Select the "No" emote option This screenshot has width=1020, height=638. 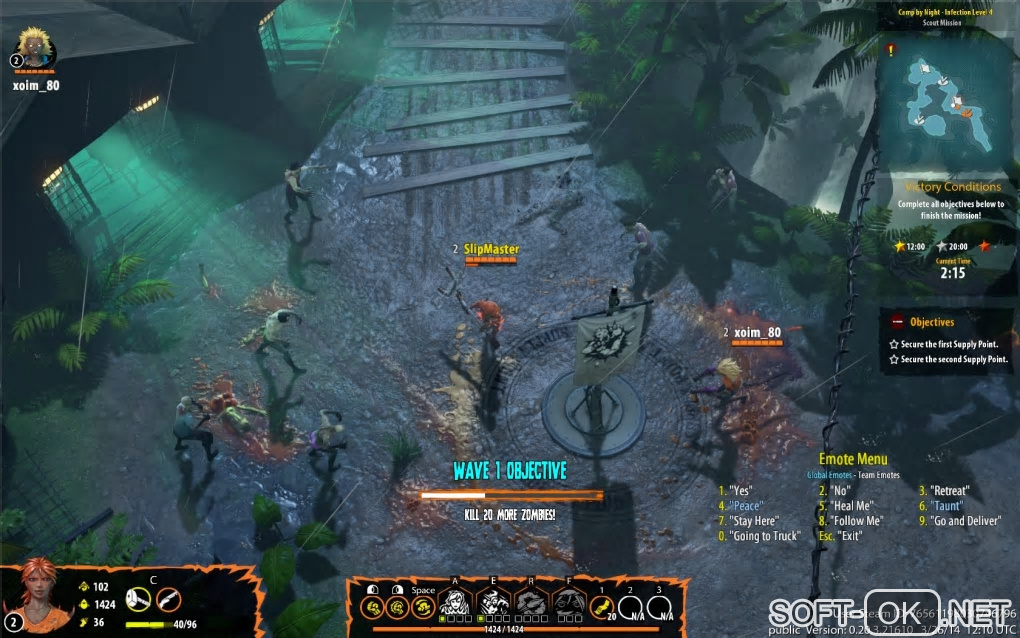[x=839, y=491]
